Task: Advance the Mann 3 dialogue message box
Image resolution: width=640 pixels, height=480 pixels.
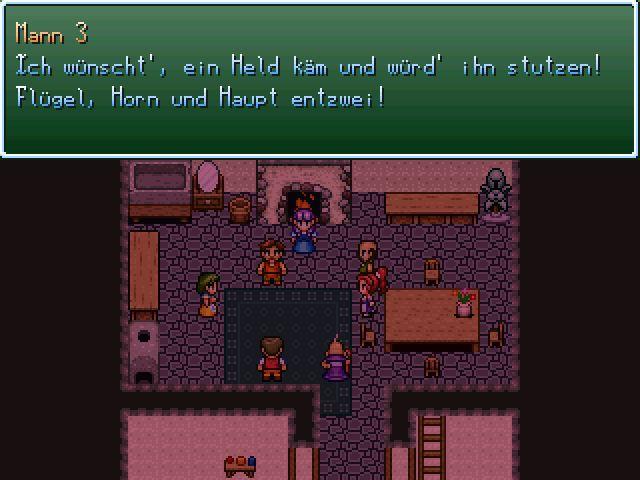Action: click(x=320, y=78)
